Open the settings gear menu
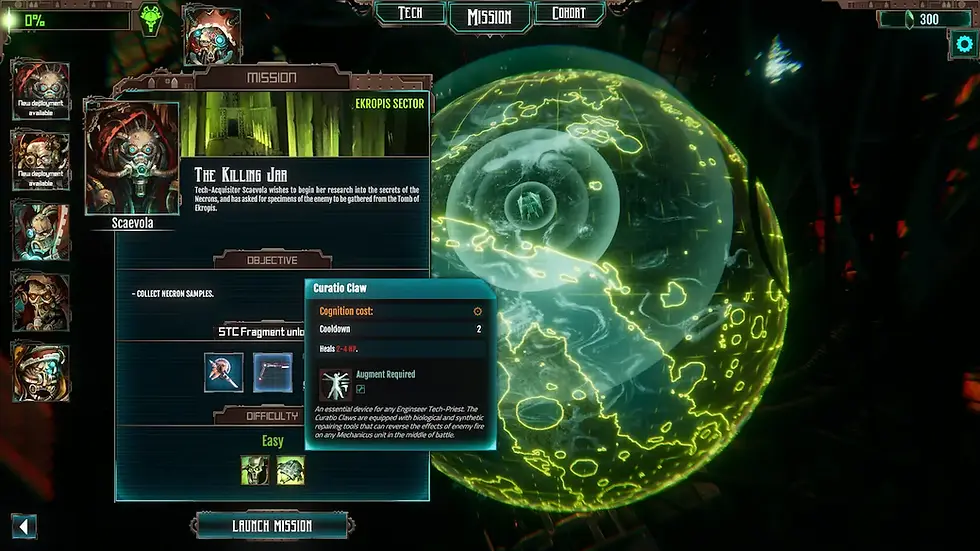Screen dimensions: 980x551 point(963,44)
